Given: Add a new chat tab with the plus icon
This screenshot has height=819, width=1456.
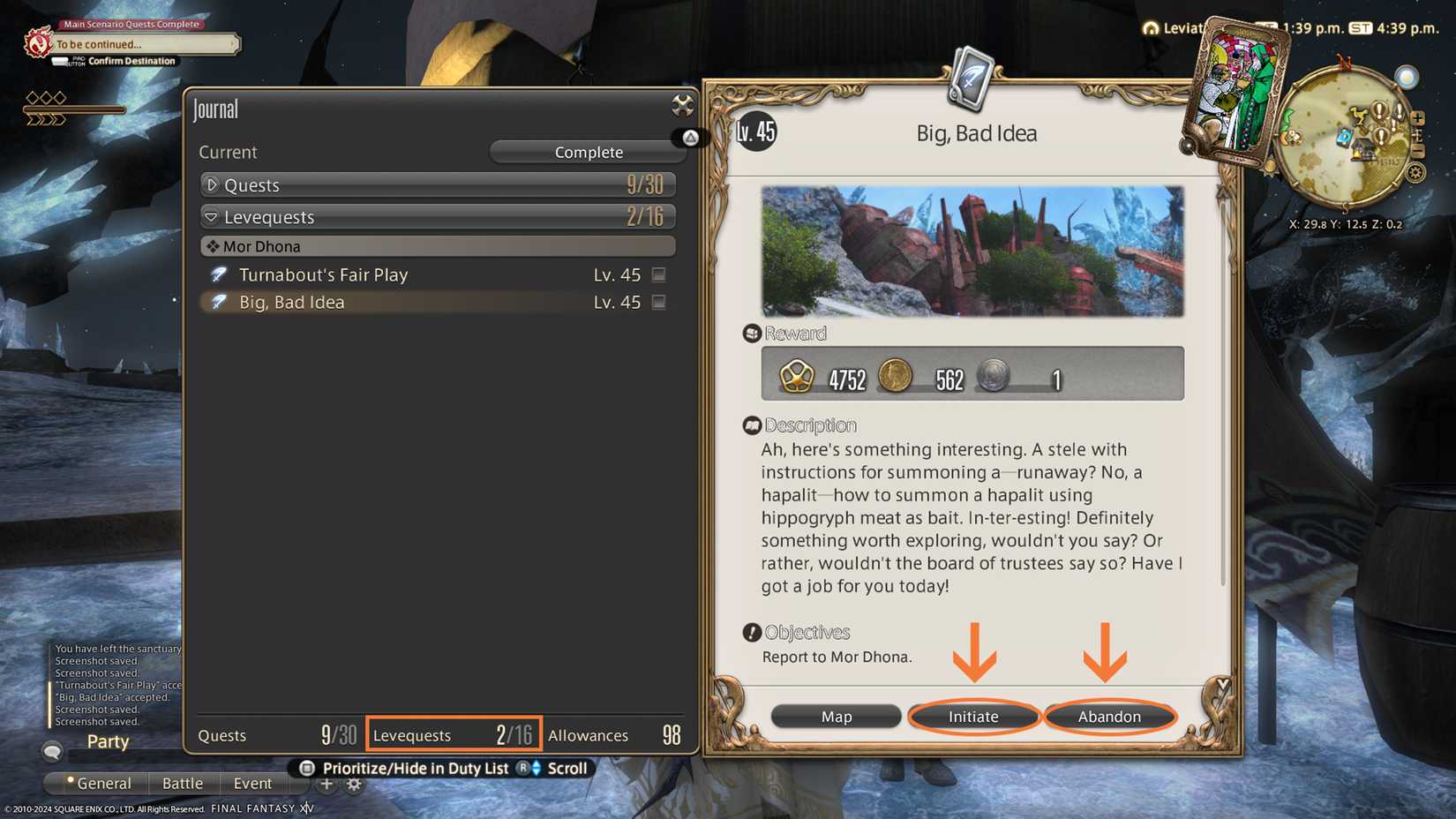Looking at the screenshot, I should (326, 784).
